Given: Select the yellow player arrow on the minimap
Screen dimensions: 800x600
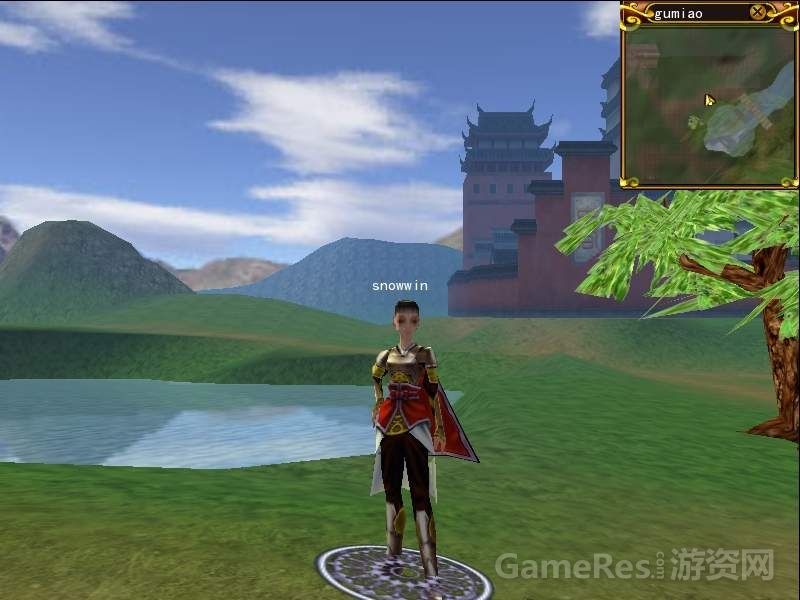Looking at the screenshot, I should pyautogui.click(x=710, y=100).
